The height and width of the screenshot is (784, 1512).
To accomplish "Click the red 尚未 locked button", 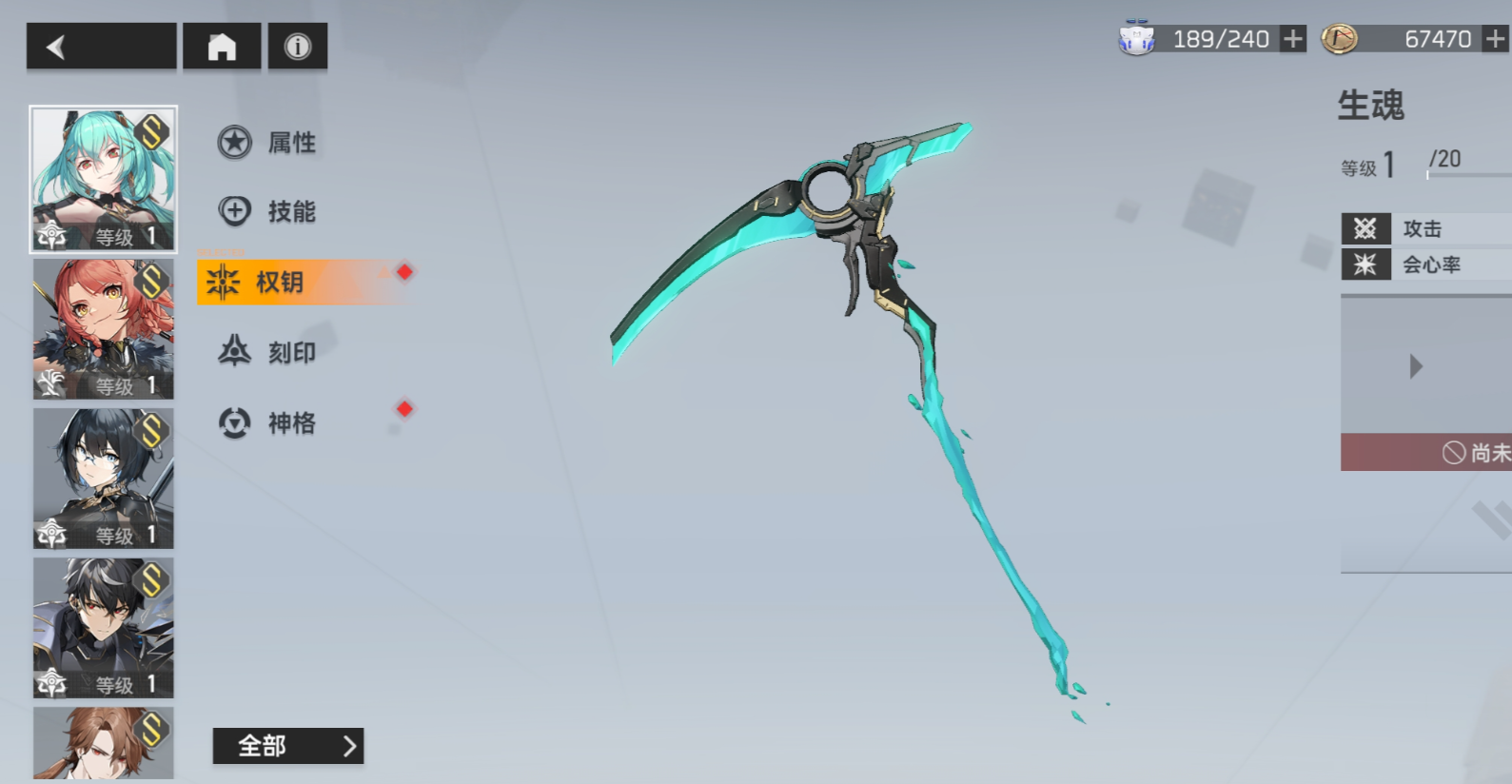I will tap(1426, 453).
